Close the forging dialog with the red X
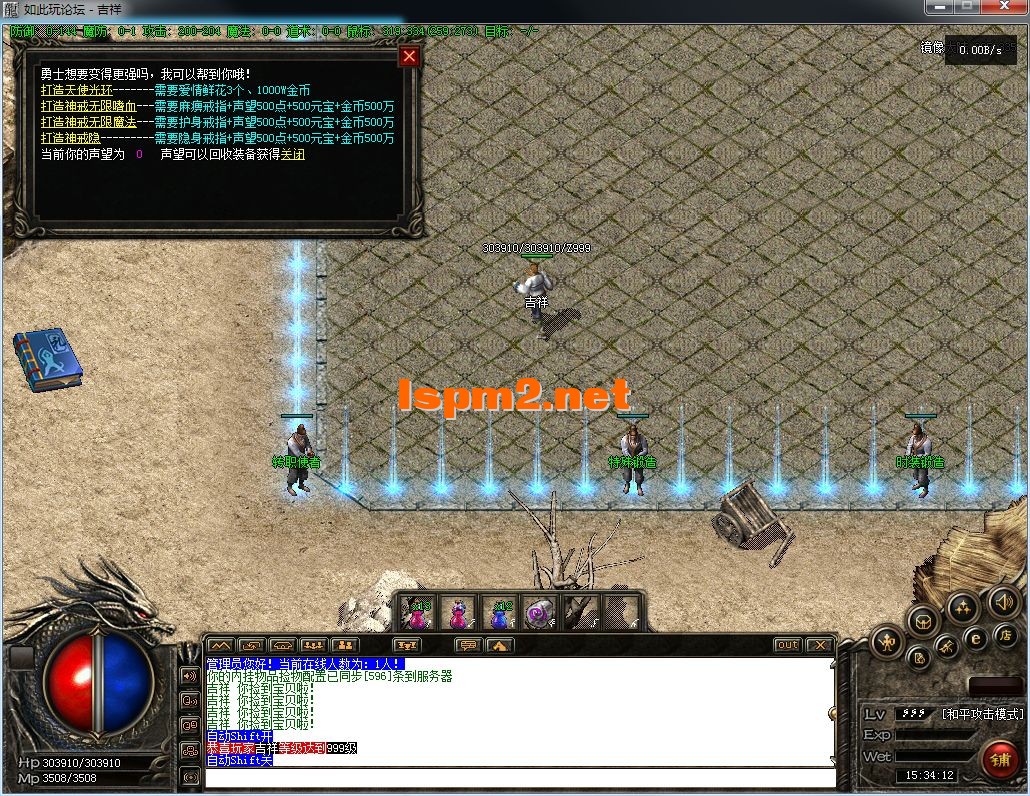1030x796 pixels. [409, 57]
